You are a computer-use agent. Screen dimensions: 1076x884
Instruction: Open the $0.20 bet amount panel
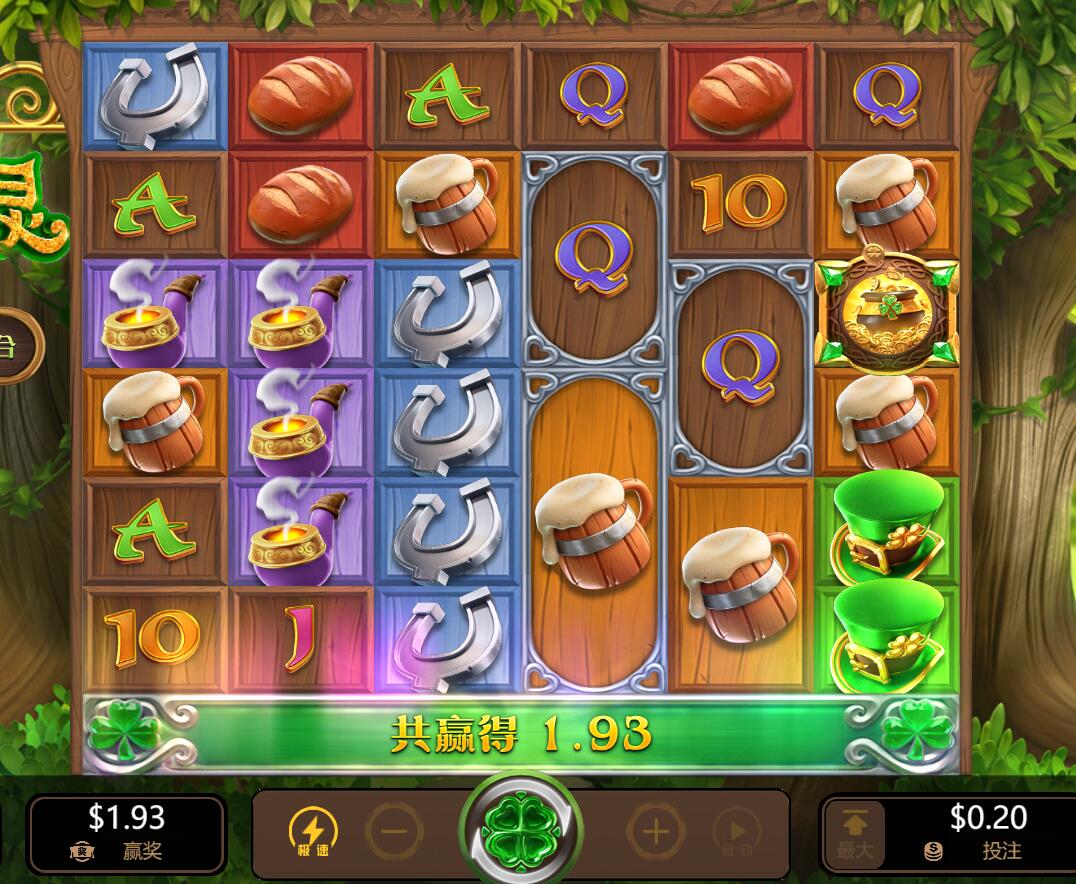pyautogui.click(x=987, y=832)
